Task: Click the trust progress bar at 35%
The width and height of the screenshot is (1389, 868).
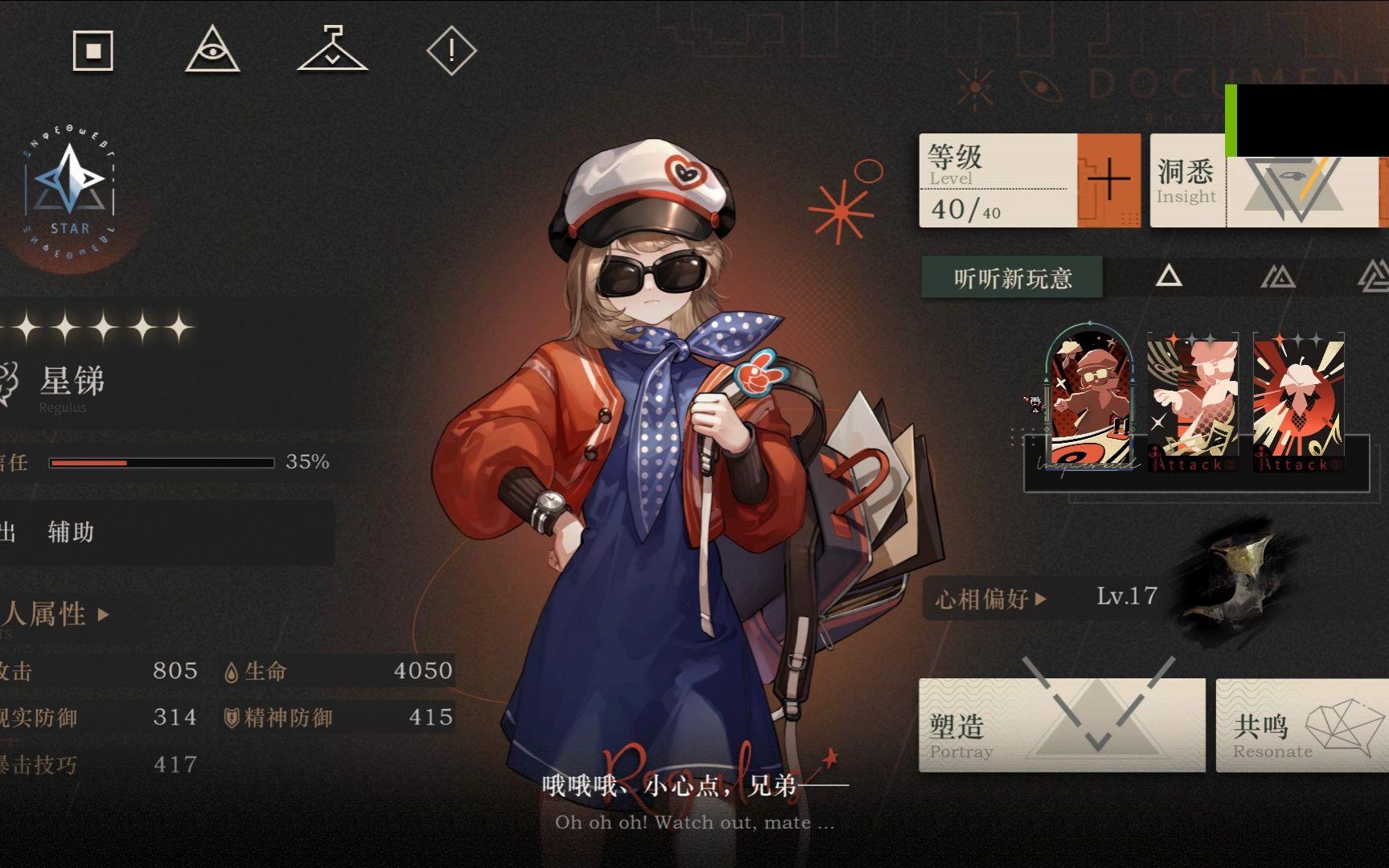Action: 161,462
